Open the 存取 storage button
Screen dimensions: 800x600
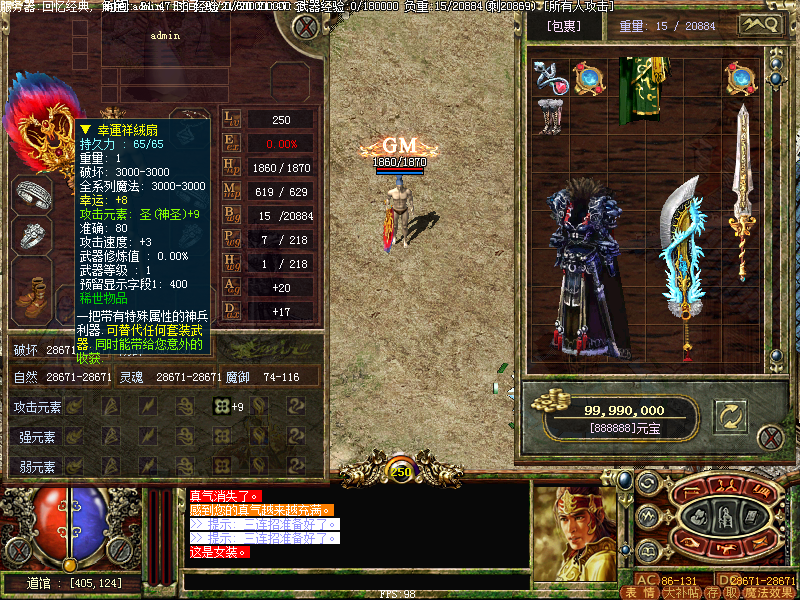tap(720, 592)
